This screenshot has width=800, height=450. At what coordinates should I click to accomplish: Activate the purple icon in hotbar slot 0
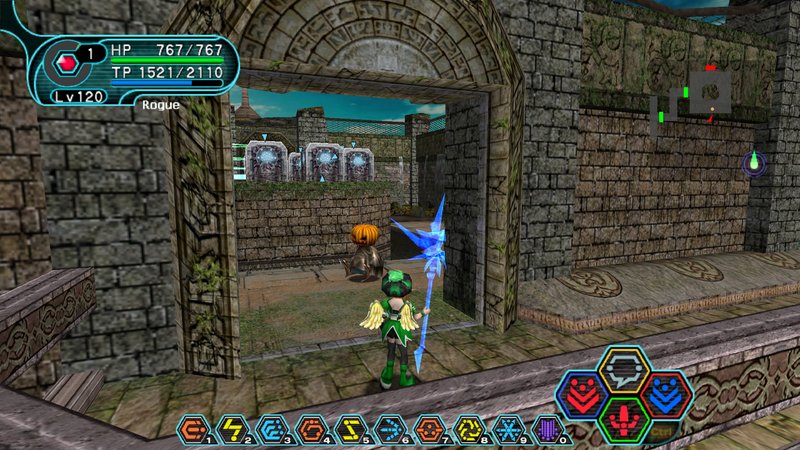click(545, 429)
